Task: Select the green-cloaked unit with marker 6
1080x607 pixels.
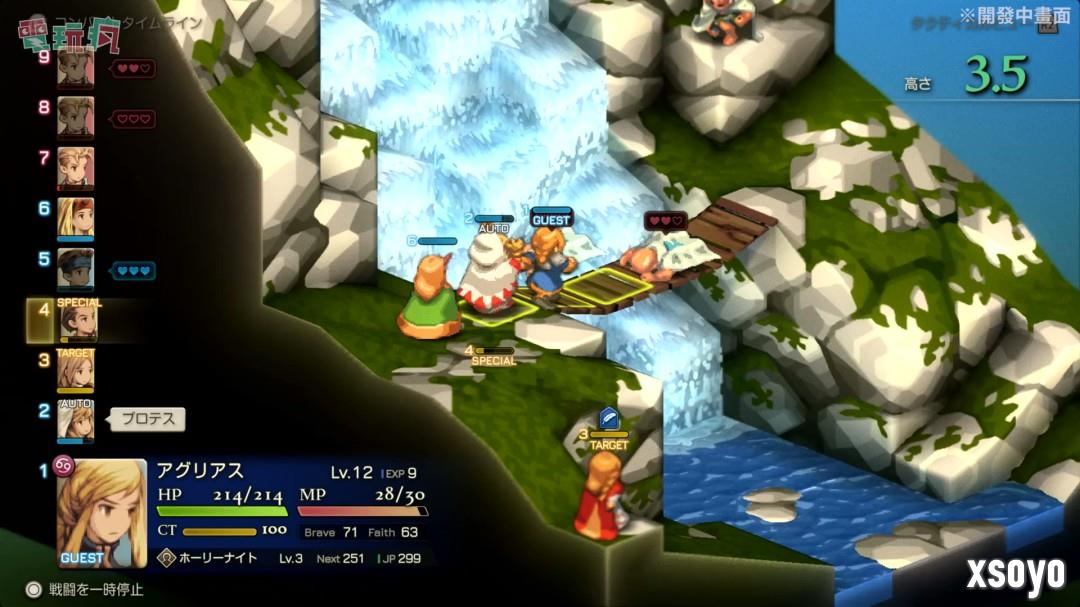Action: click(430, 297)
